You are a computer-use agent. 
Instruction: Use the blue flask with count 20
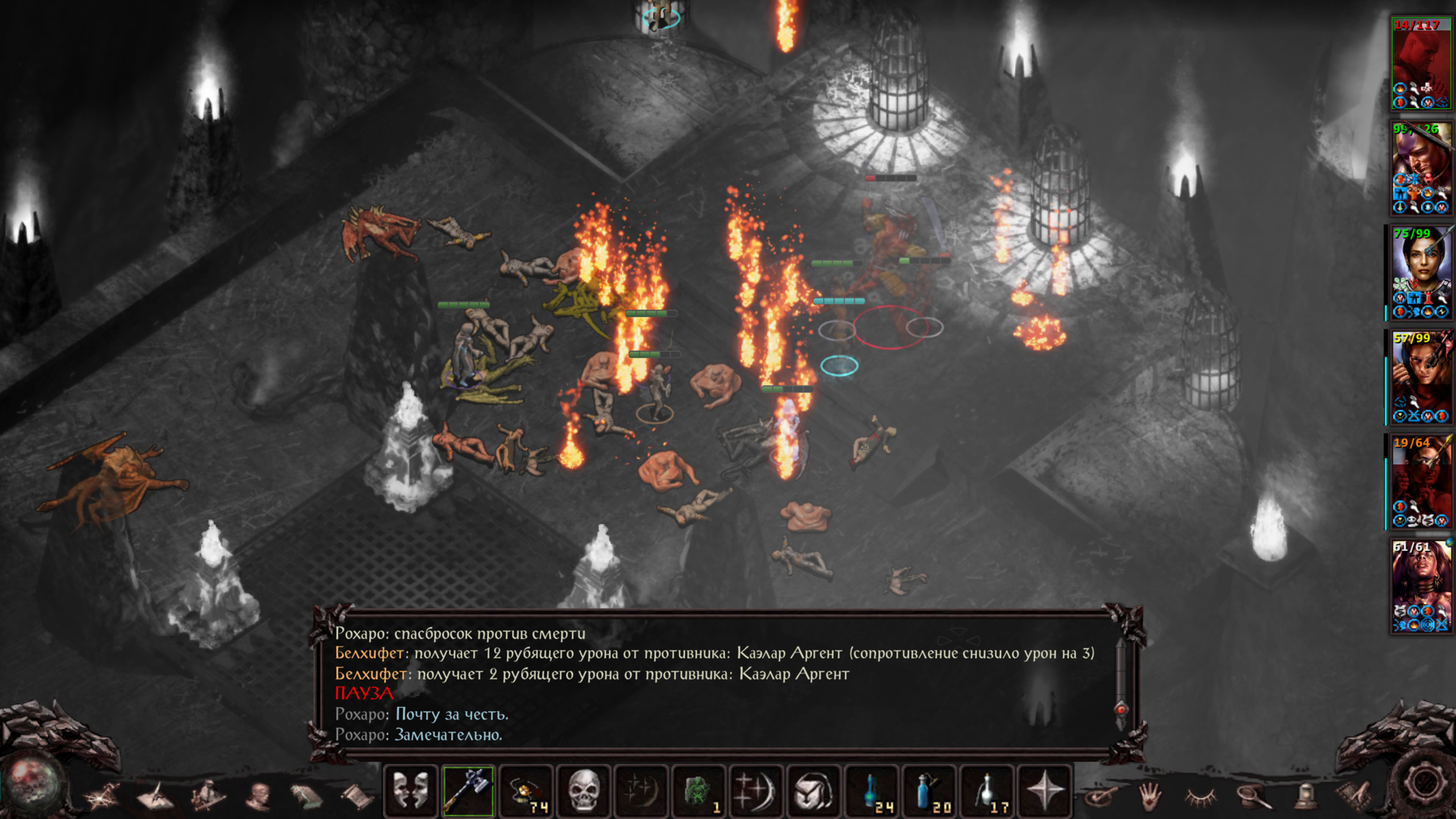(929, 791)
